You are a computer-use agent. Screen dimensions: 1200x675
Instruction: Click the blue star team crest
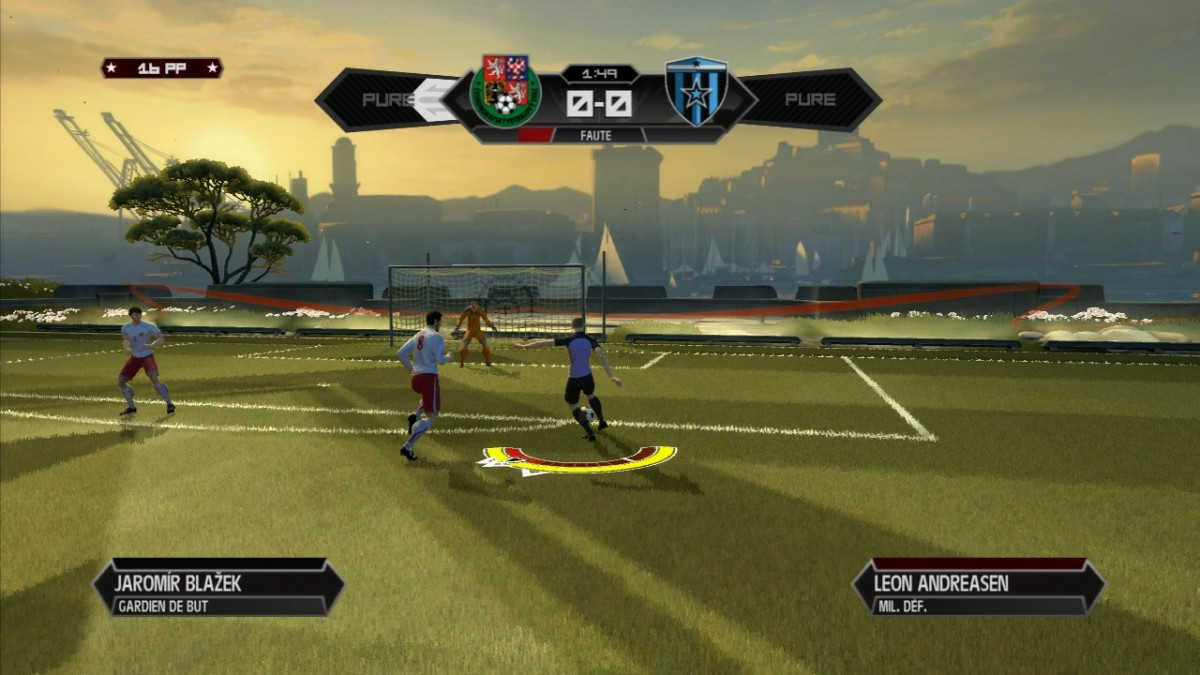click(697, 91)
